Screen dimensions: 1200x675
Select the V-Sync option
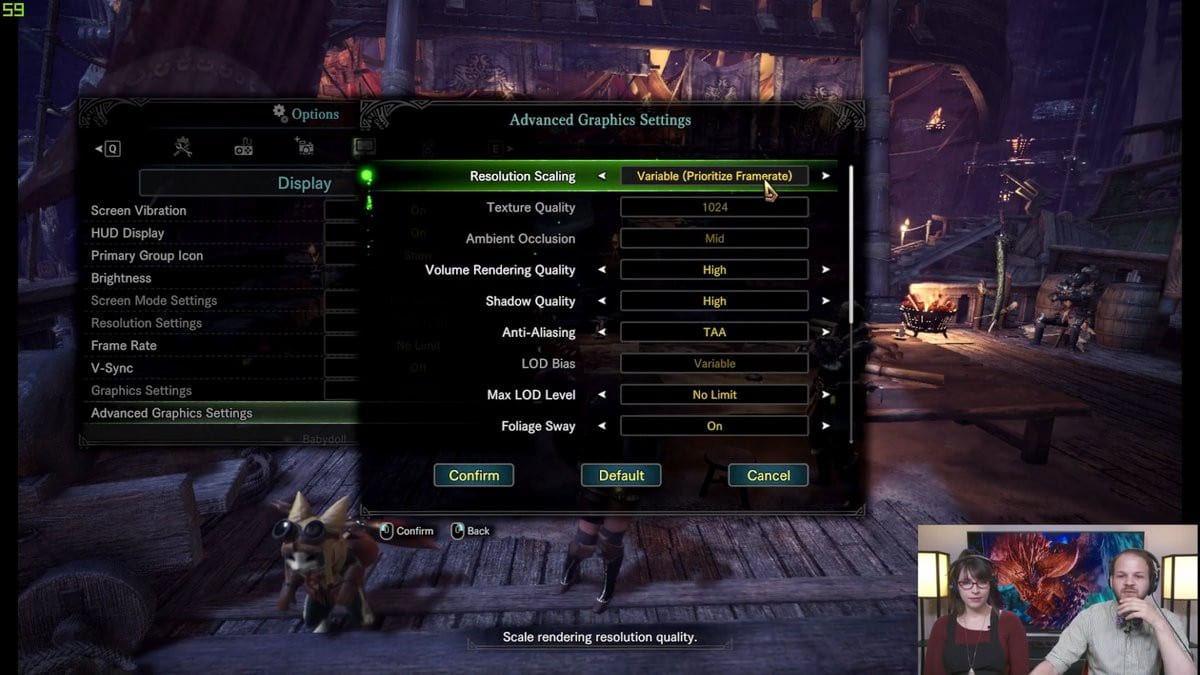click(x=112, y=368)
